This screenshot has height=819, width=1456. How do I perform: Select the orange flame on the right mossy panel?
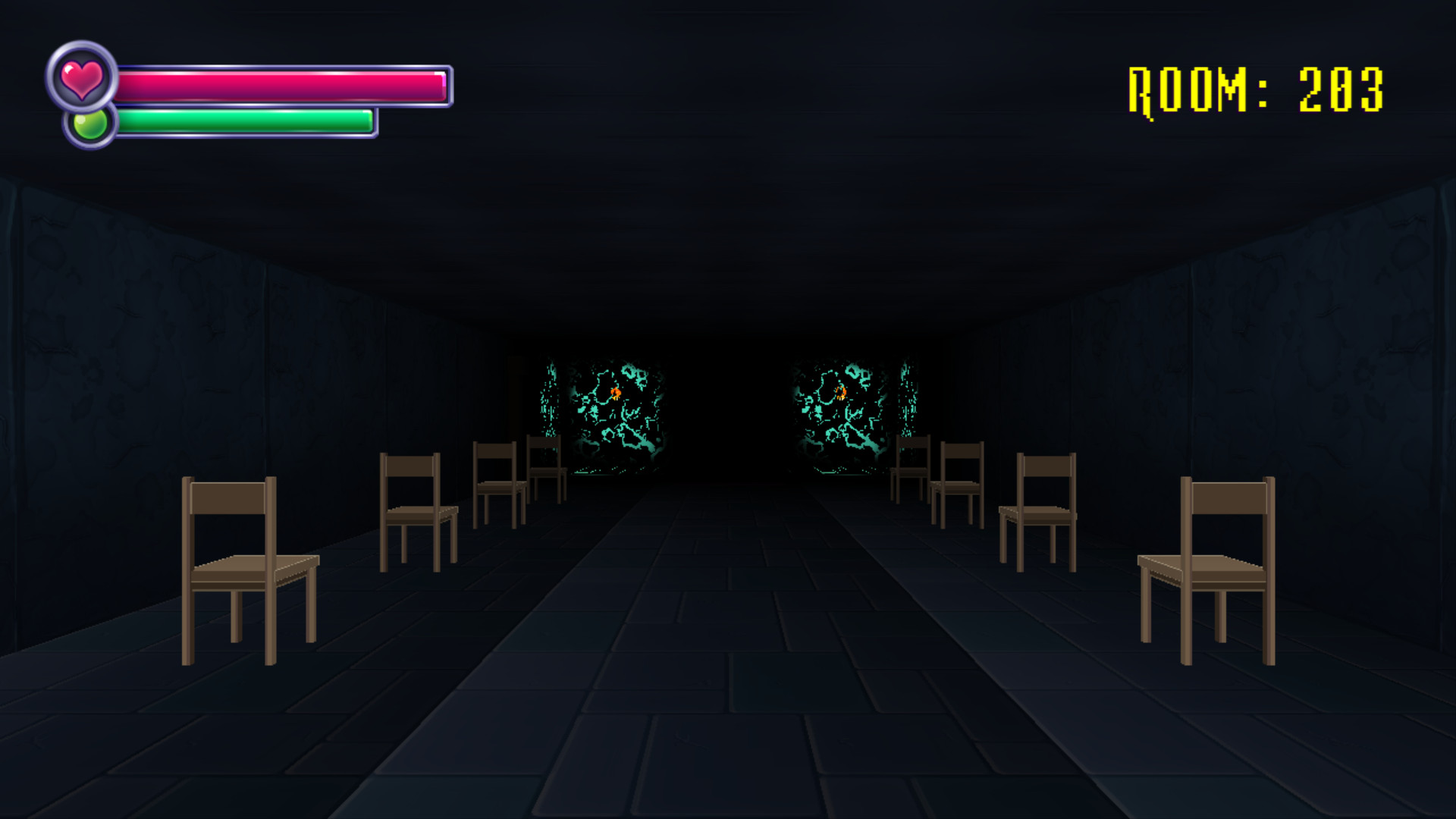(x=842, y=393)
